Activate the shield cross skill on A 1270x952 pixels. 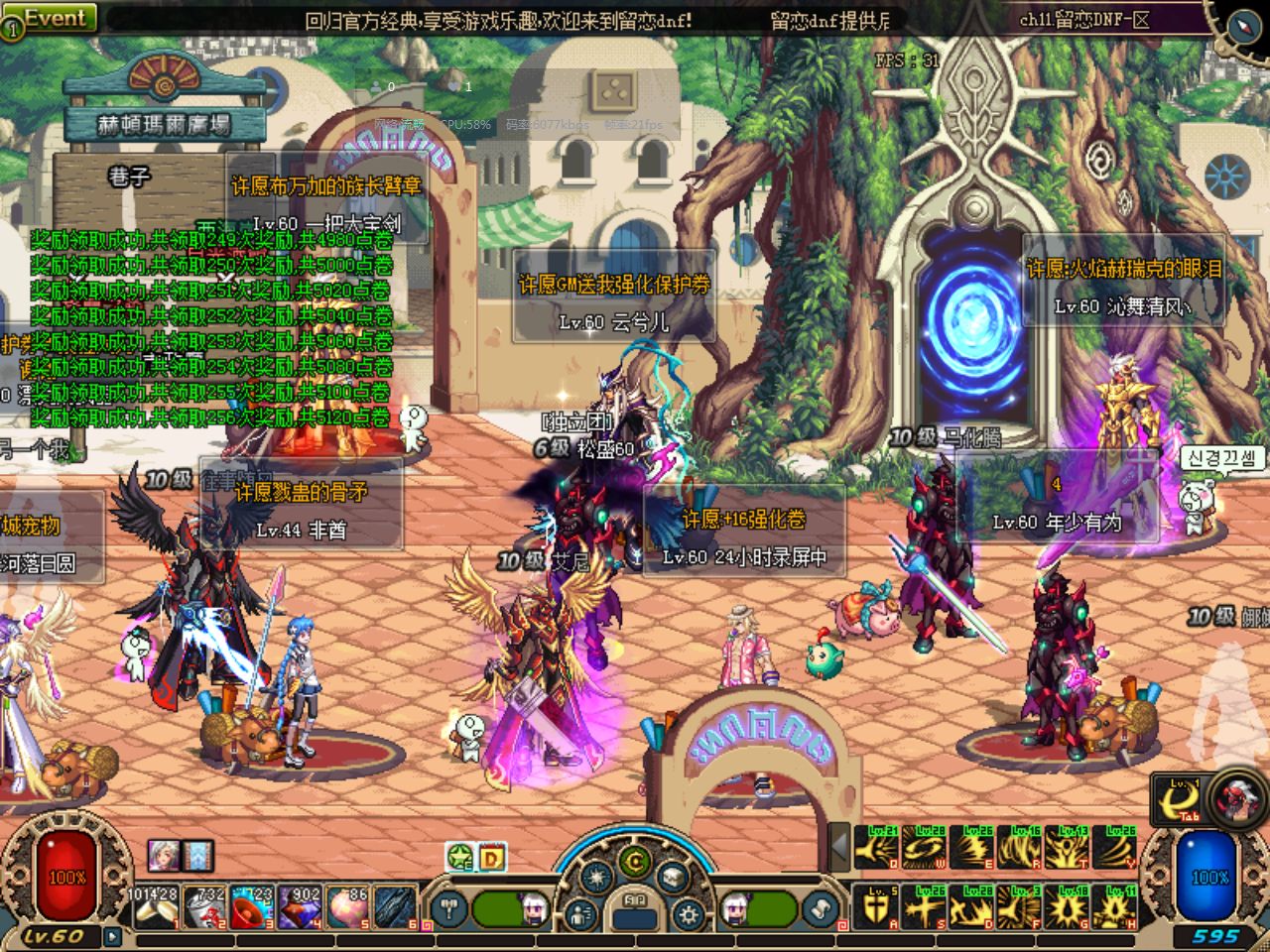coord(876,906)
